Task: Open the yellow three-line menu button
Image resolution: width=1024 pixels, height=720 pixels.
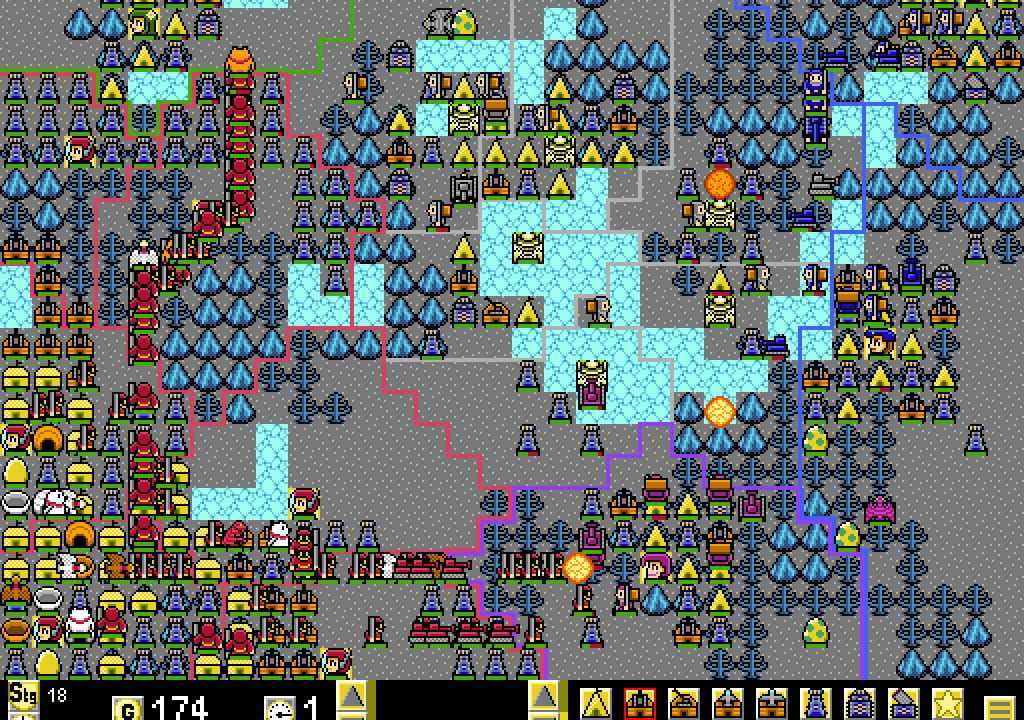Action: pyautogui.click(x=997, y=706)
